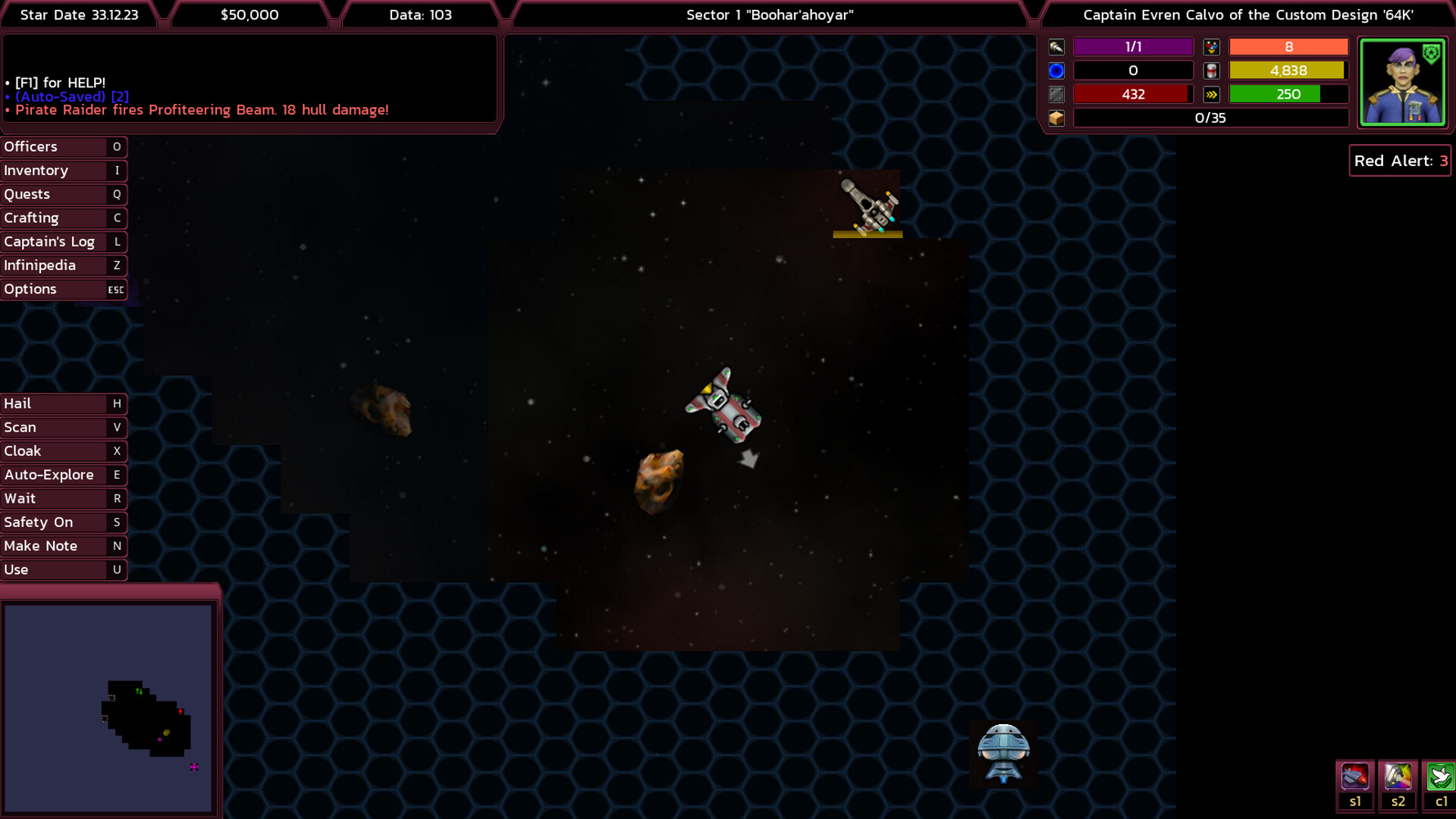Click the yellow chevrons speed icon
This screenshot has width=1456, height=819.
1211,93
